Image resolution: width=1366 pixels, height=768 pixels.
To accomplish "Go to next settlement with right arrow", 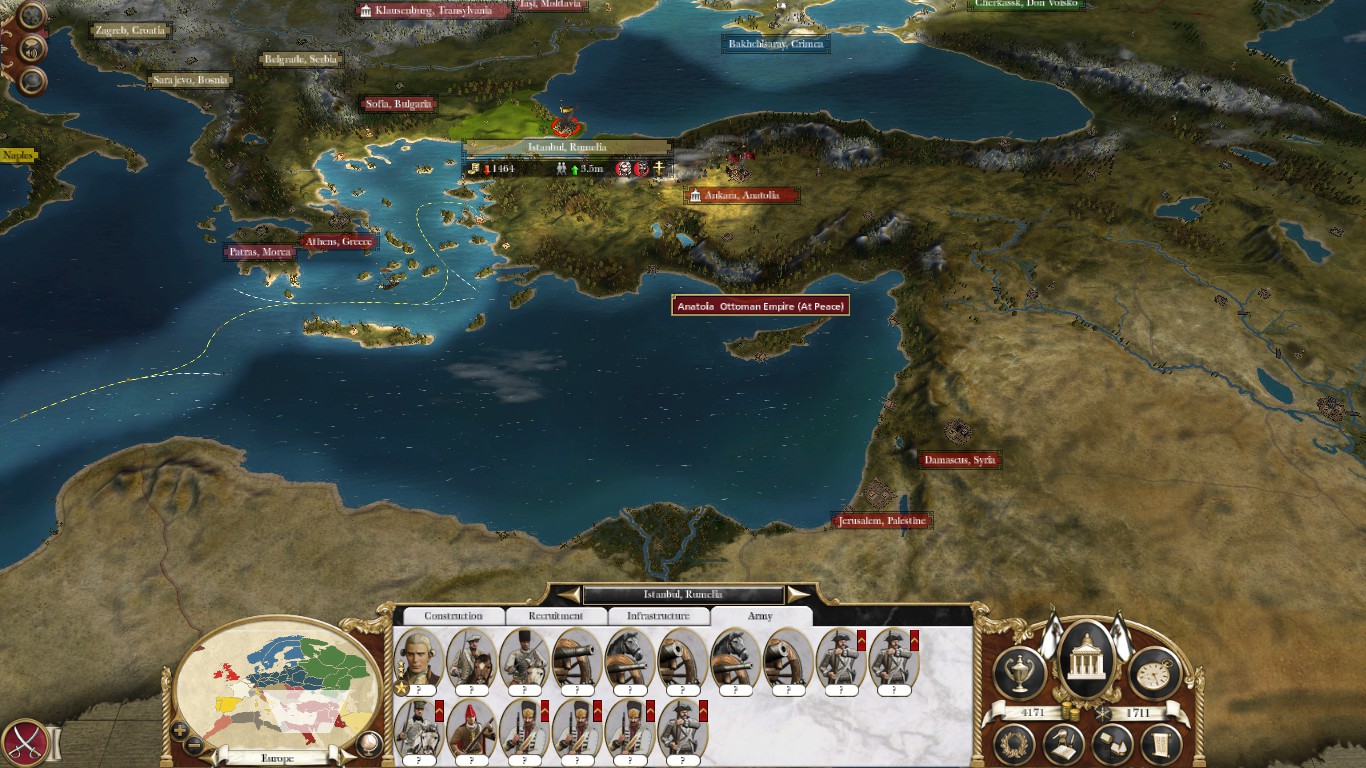I will pyautogui.click(x=798, y=595).
